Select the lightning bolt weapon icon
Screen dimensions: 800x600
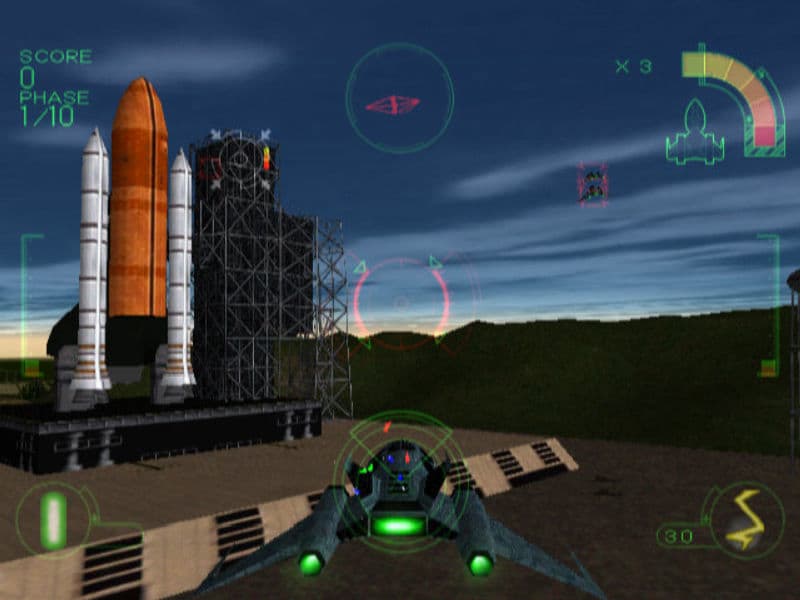741,520
